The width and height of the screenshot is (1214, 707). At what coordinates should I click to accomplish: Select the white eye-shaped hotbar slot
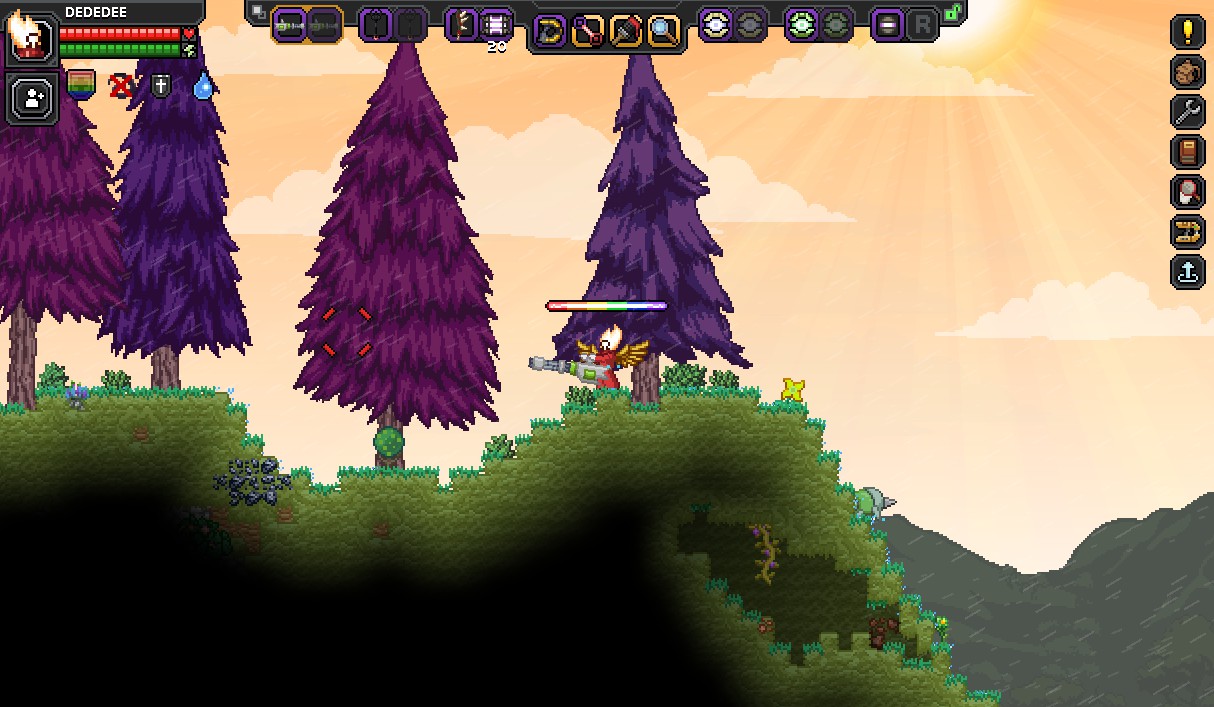click(x=715, y=25)
